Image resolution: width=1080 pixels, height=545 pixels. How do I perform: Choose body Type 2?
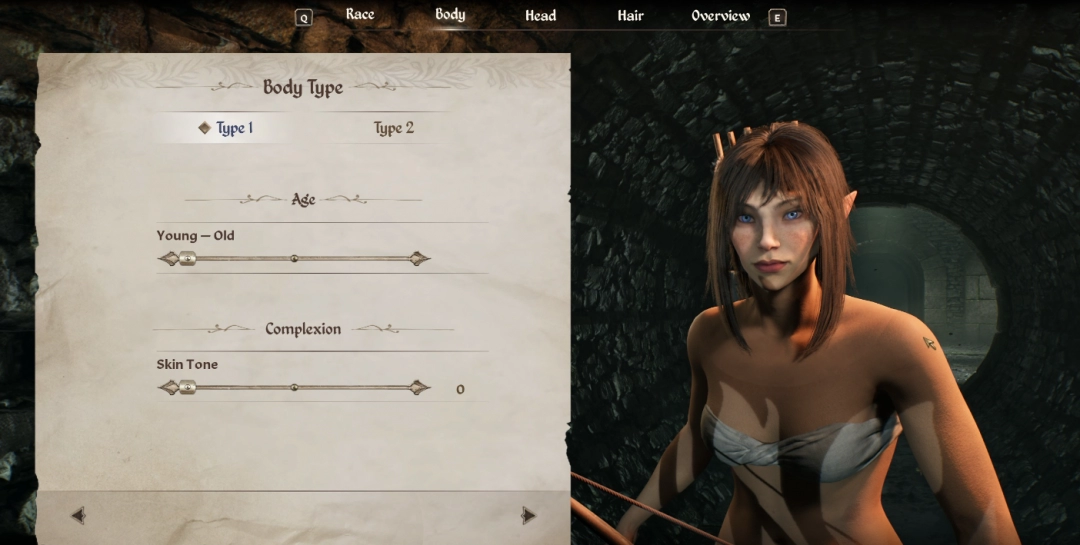point(393,128)
